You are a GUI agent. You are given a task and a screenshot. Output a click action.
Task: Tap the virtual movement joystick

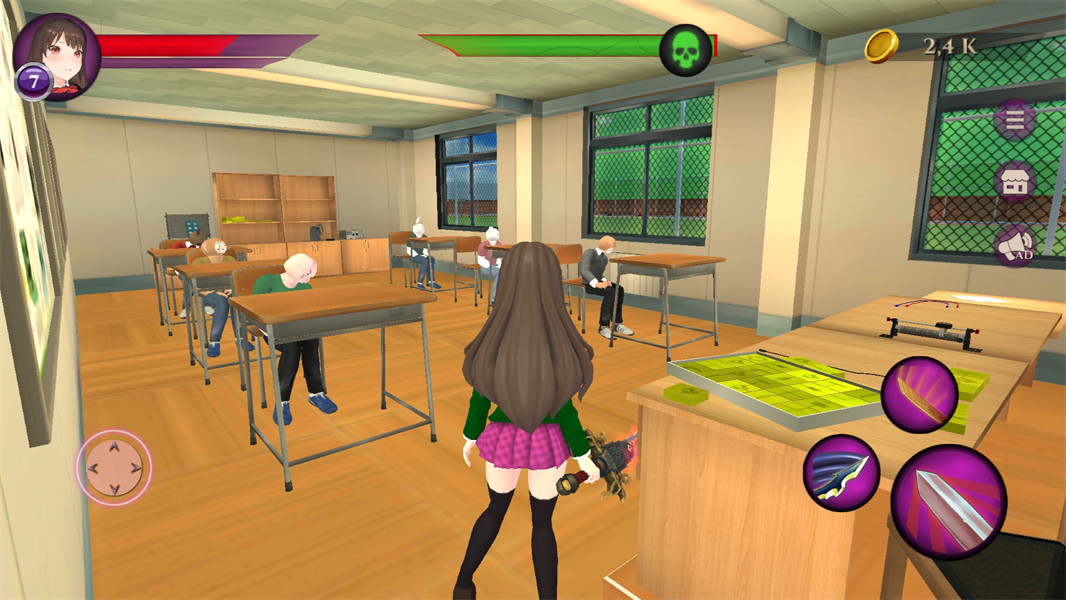point(114,467)
